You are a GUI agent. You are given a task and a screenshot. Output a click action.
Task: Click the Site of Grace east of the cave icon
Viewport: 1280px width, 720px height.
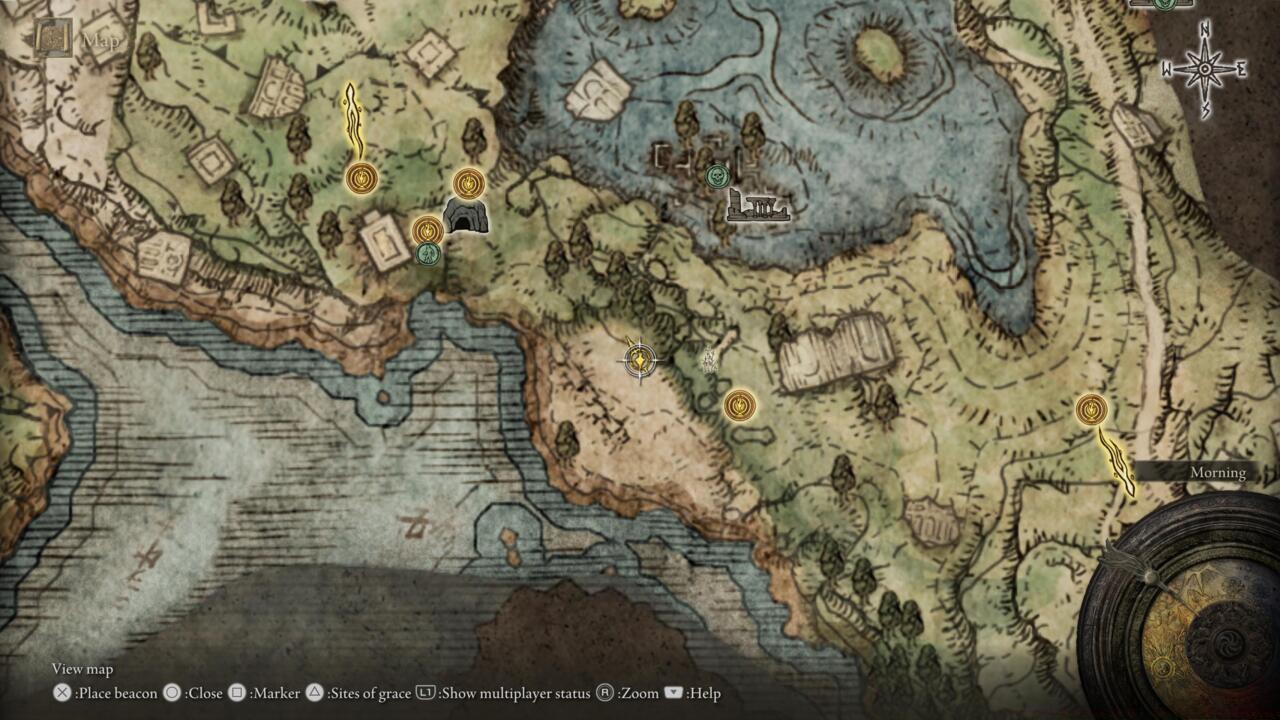[469, 184]
